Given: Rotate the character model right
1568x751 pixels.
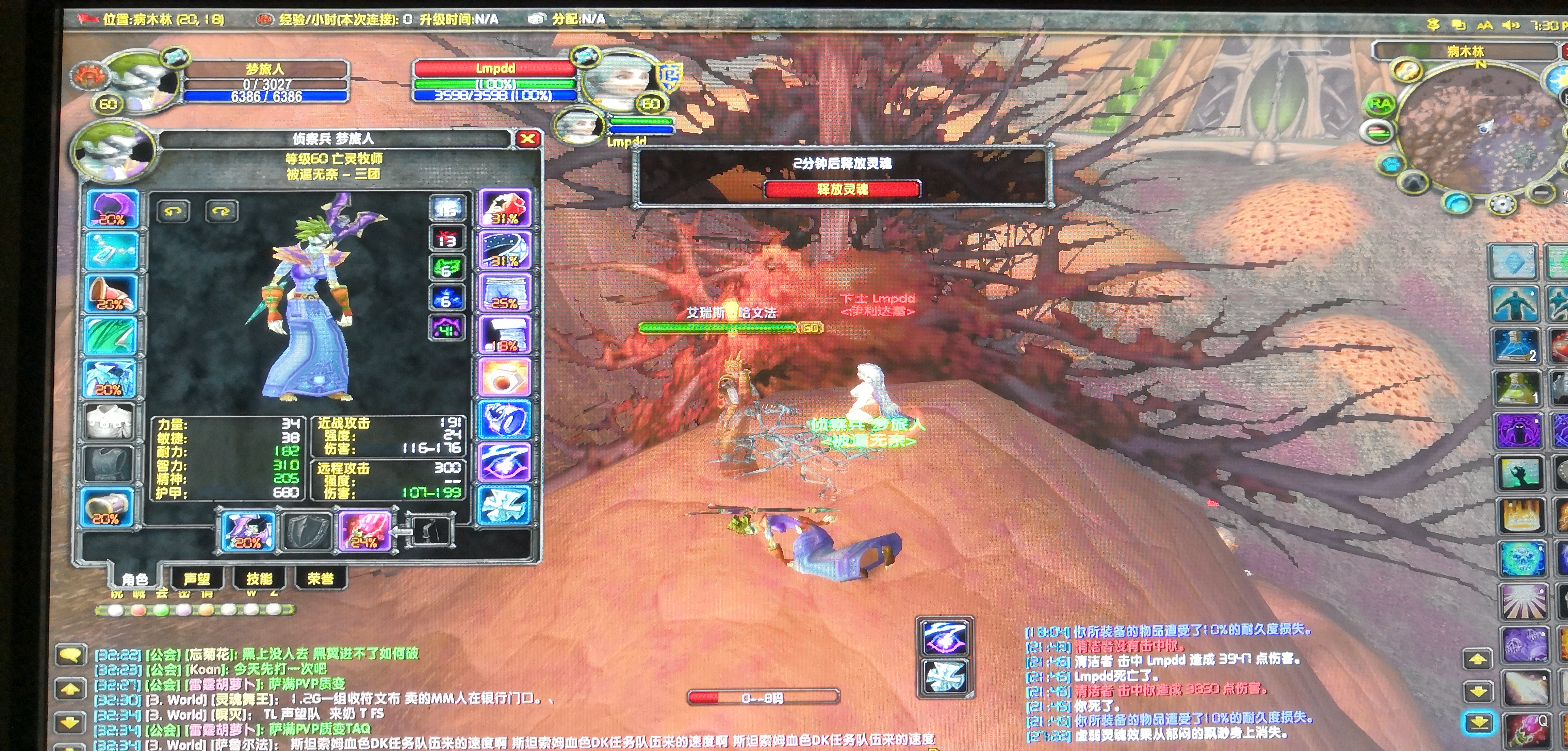Looking at the screenshot, I should (221, 211).
